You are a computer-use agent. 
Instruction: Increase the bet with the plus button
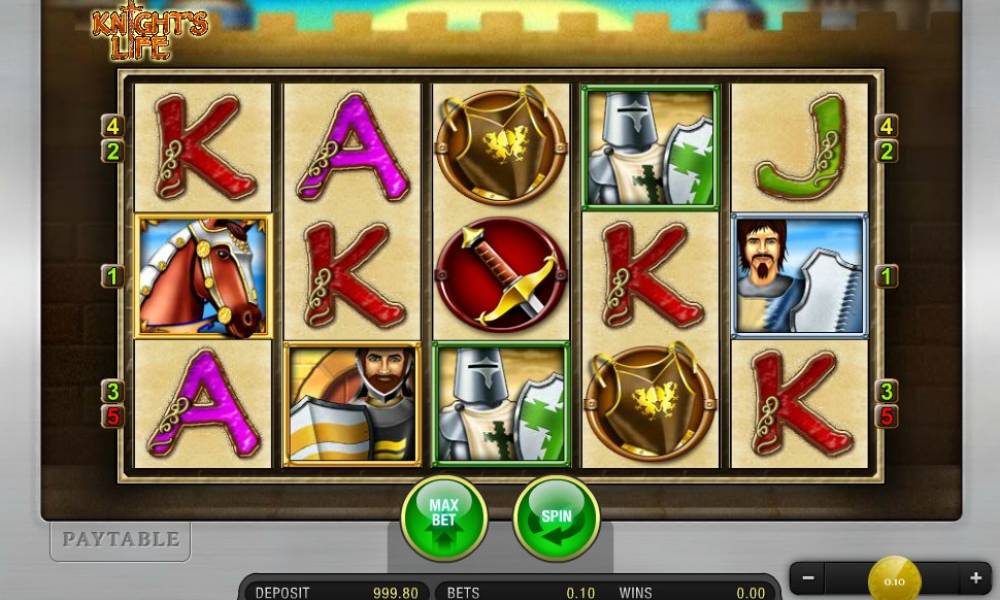click(974, 578)
